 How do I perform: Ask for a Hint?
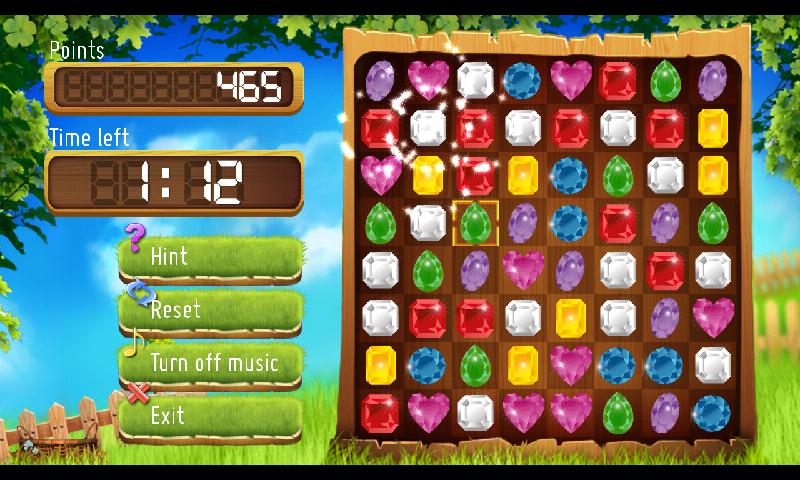point(210,258)
